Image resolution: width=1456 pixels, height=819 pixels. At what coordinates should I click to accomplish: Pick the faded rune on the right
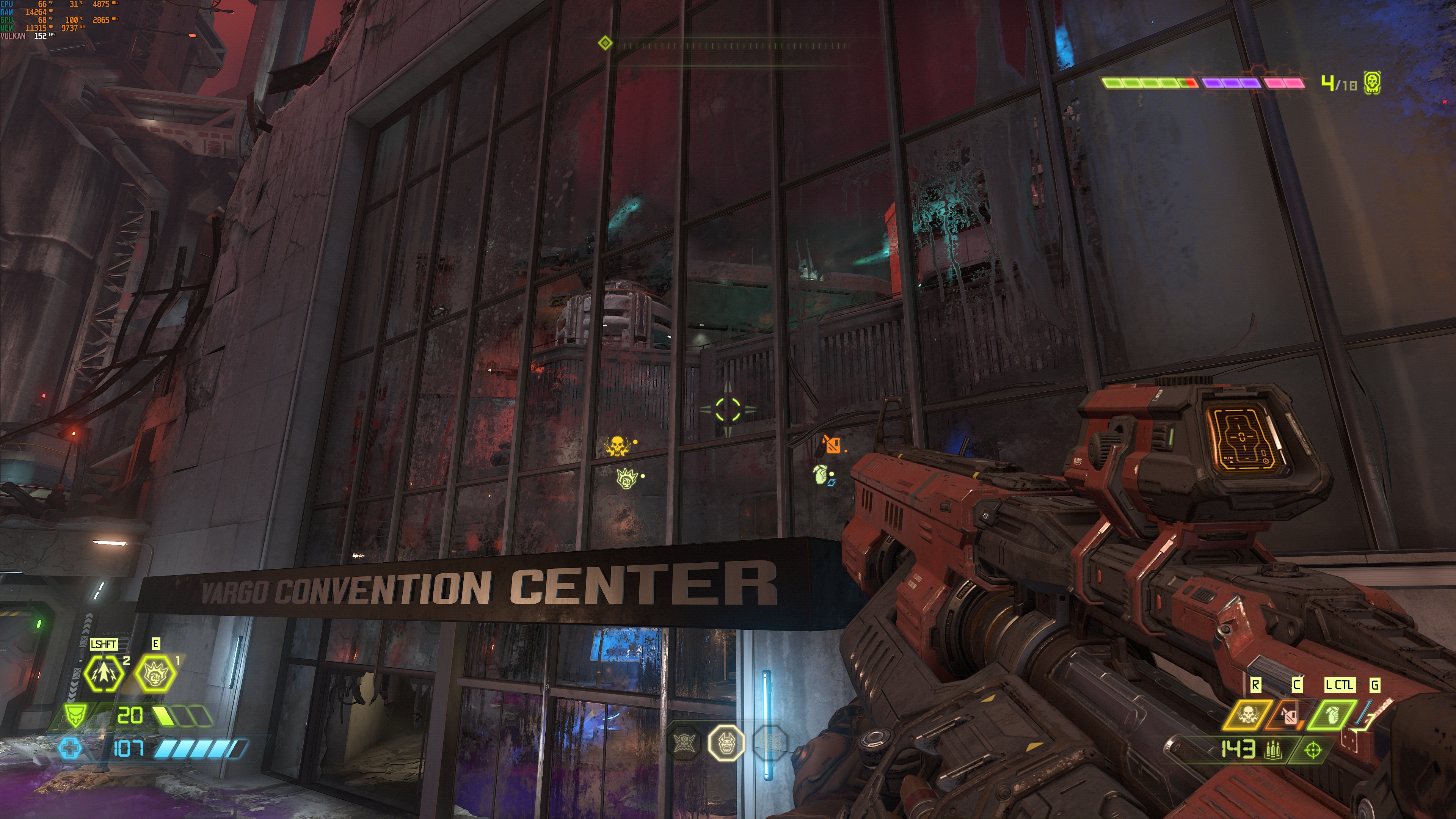pos(770,742)
